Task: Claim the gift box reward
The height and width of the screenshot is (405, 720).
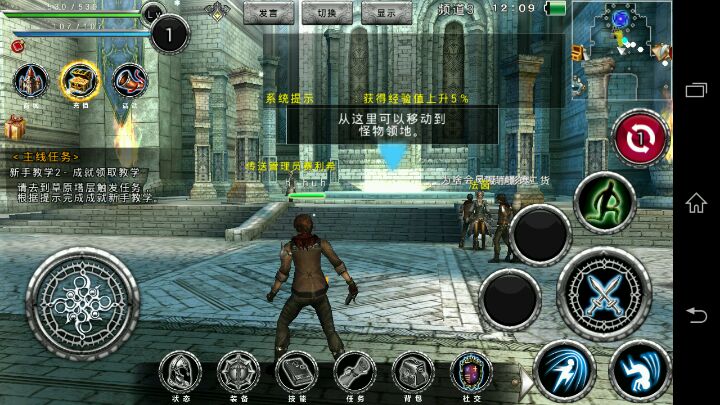Action: tap(15, 127)
